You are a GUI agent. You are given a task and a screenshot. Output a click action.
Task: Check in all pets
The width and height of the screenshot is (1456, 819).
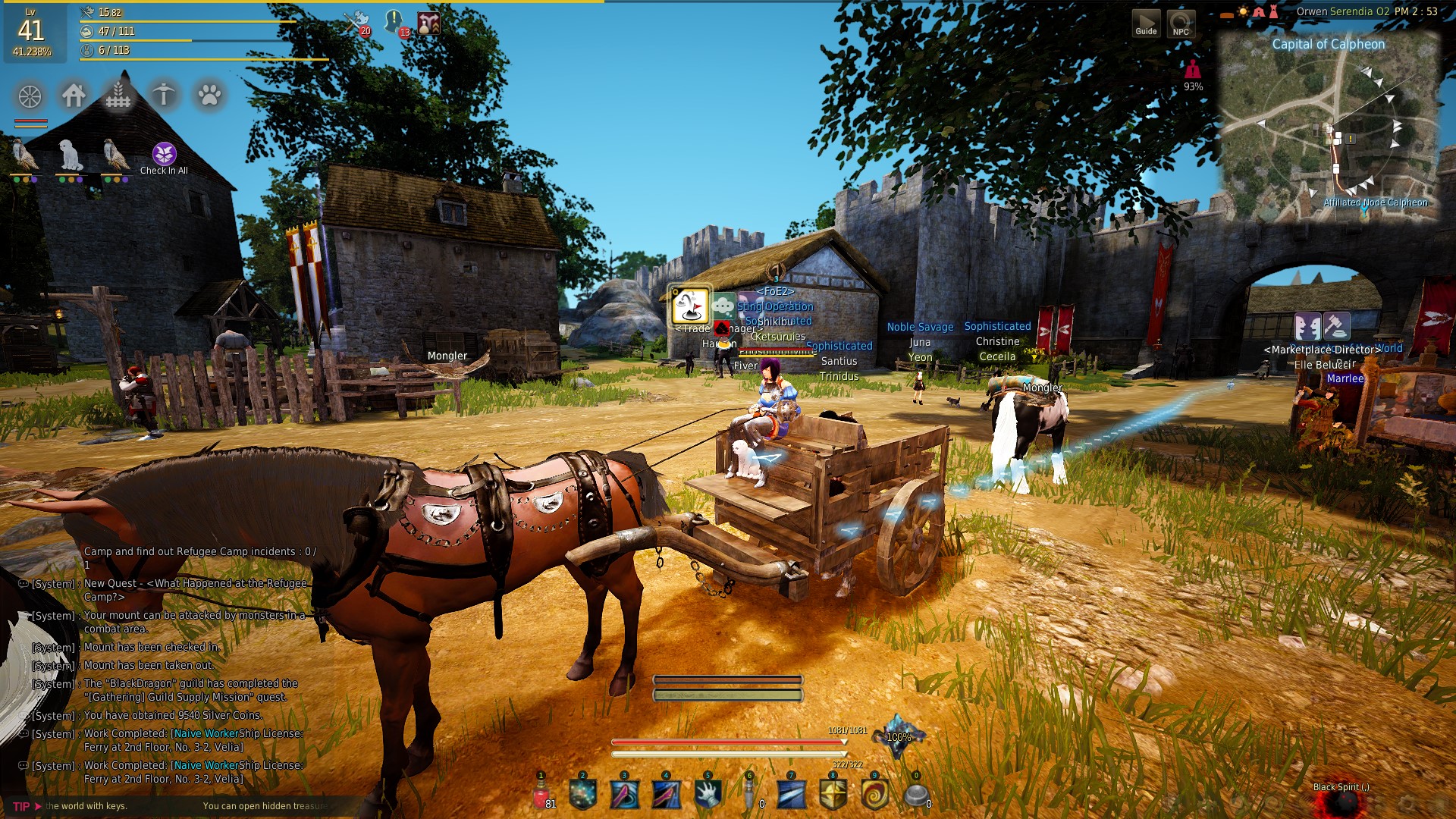click(x=164, y=155)
